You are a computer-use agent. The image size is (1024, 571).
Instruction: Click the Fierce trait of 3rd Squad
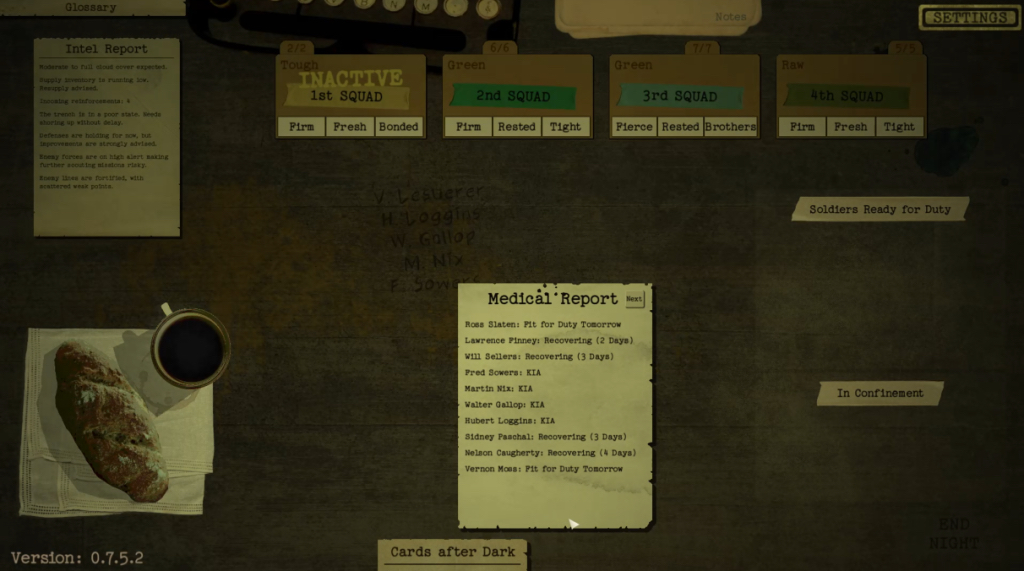(x=635, y=127)
